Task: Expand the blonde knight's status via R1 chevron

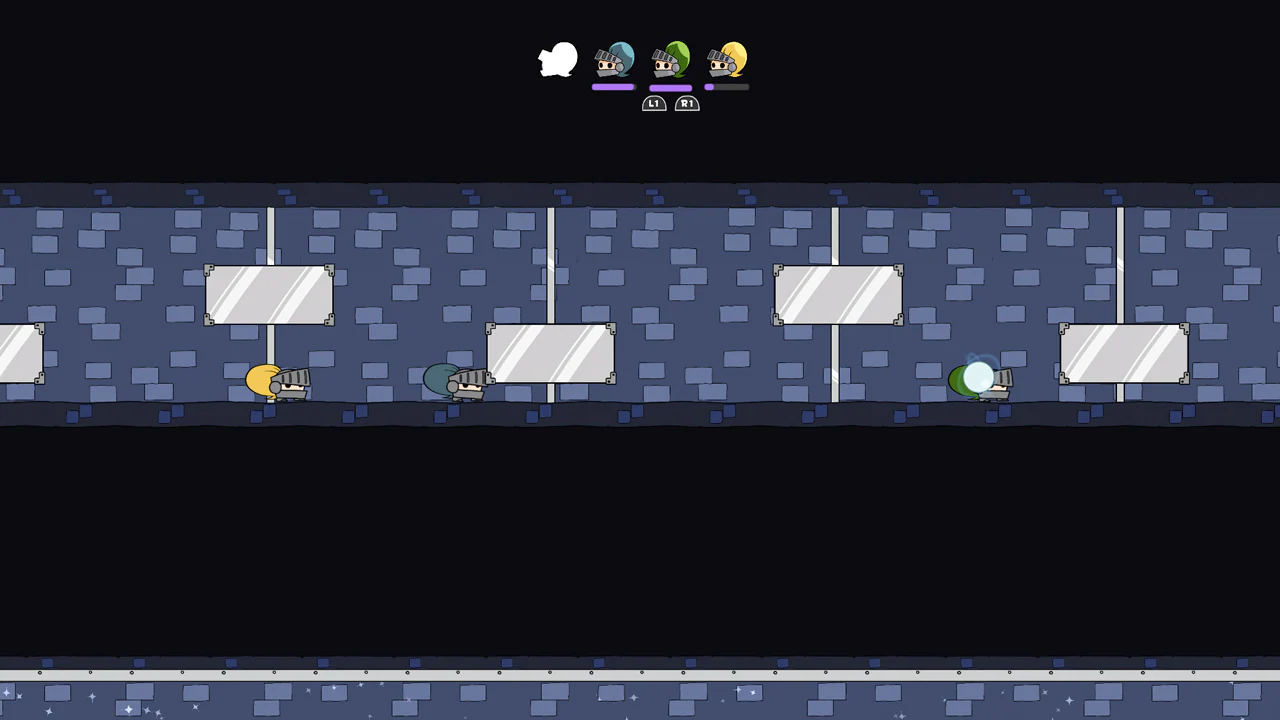Action: (687, 103)
